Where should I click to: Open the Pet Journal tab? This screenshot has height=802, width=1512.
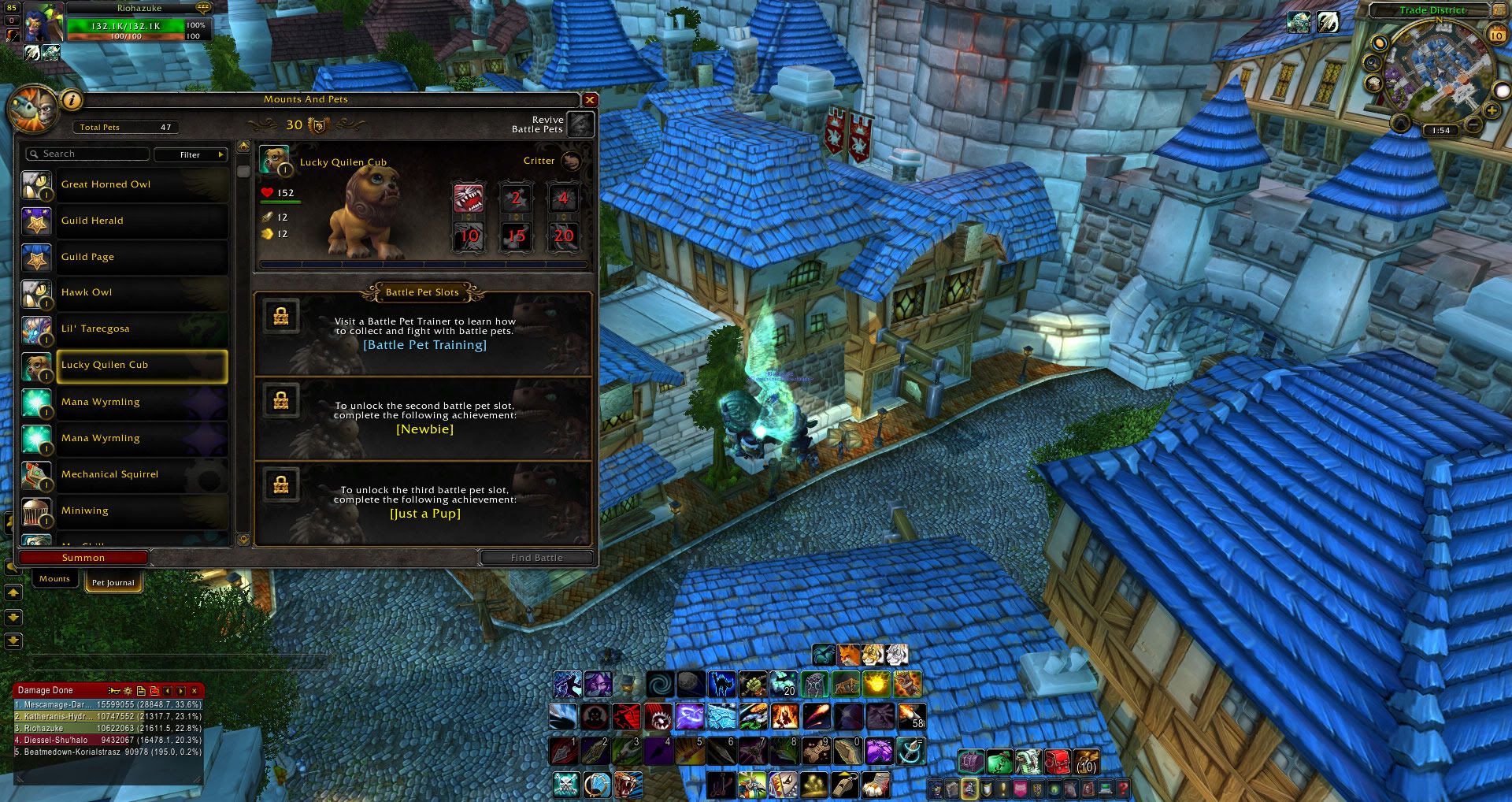click(x=113, y=583)
